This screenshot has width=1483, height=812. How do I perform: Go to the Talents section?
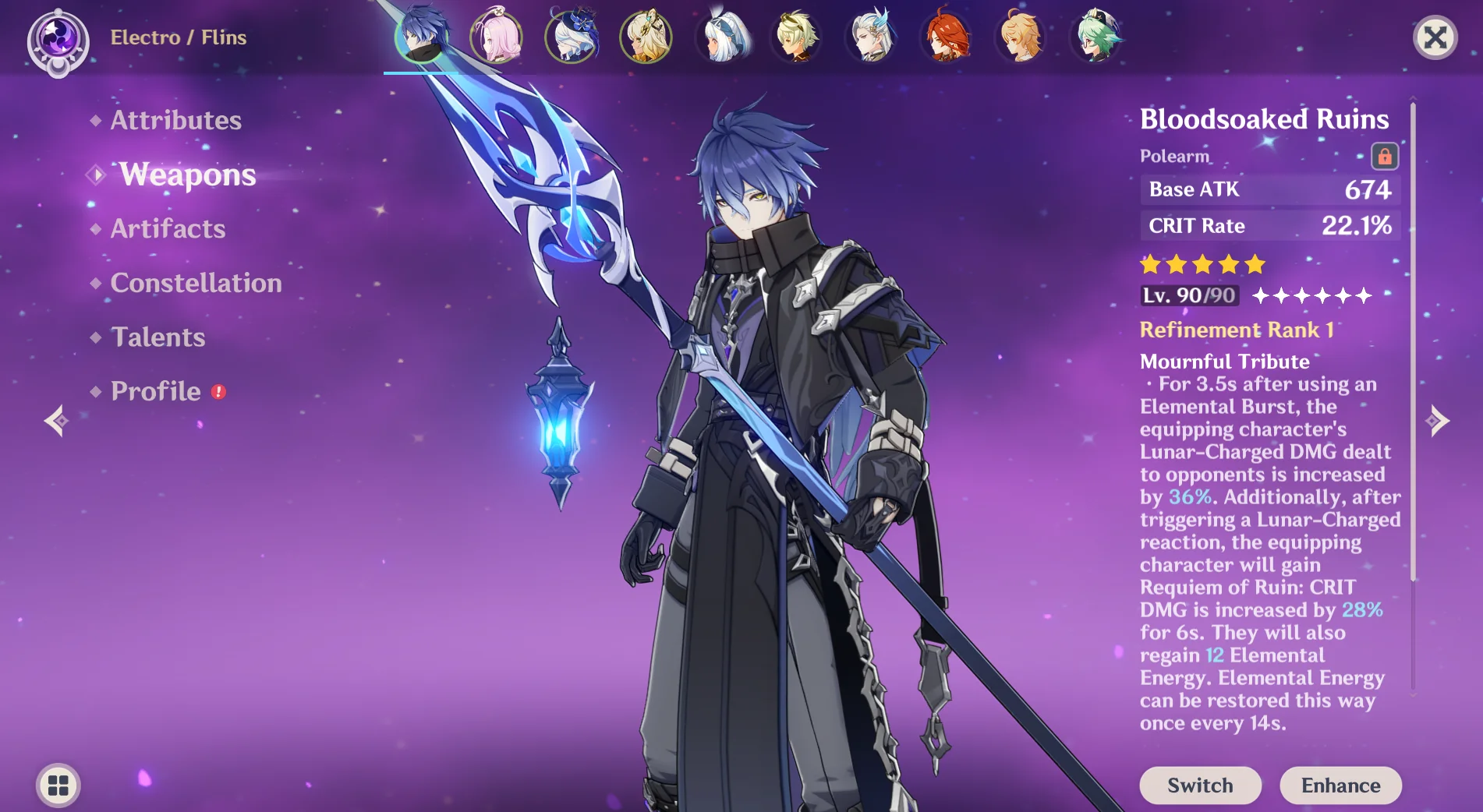(x=158, y=337)
